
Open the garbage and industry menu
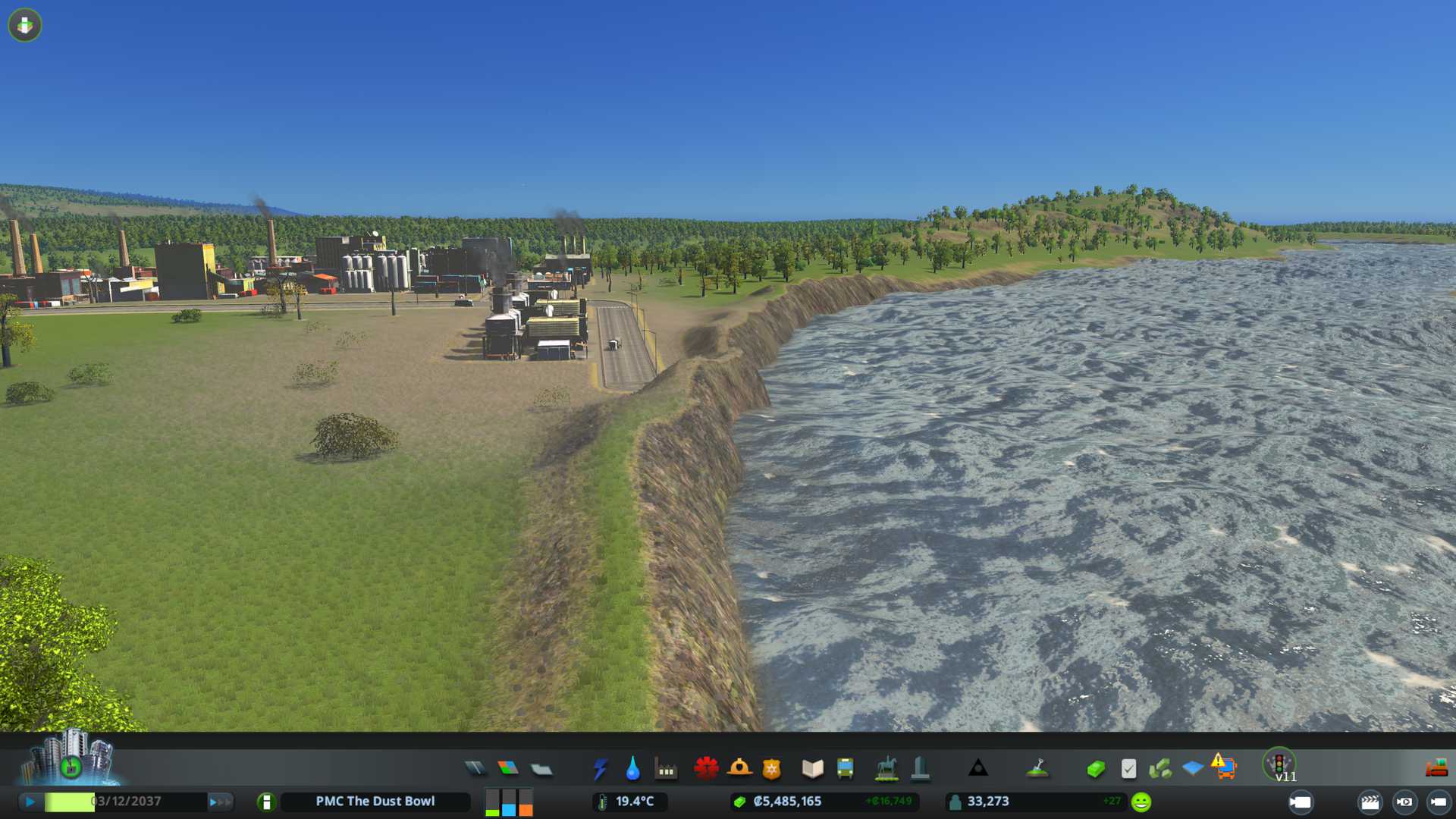coord(666,769)
